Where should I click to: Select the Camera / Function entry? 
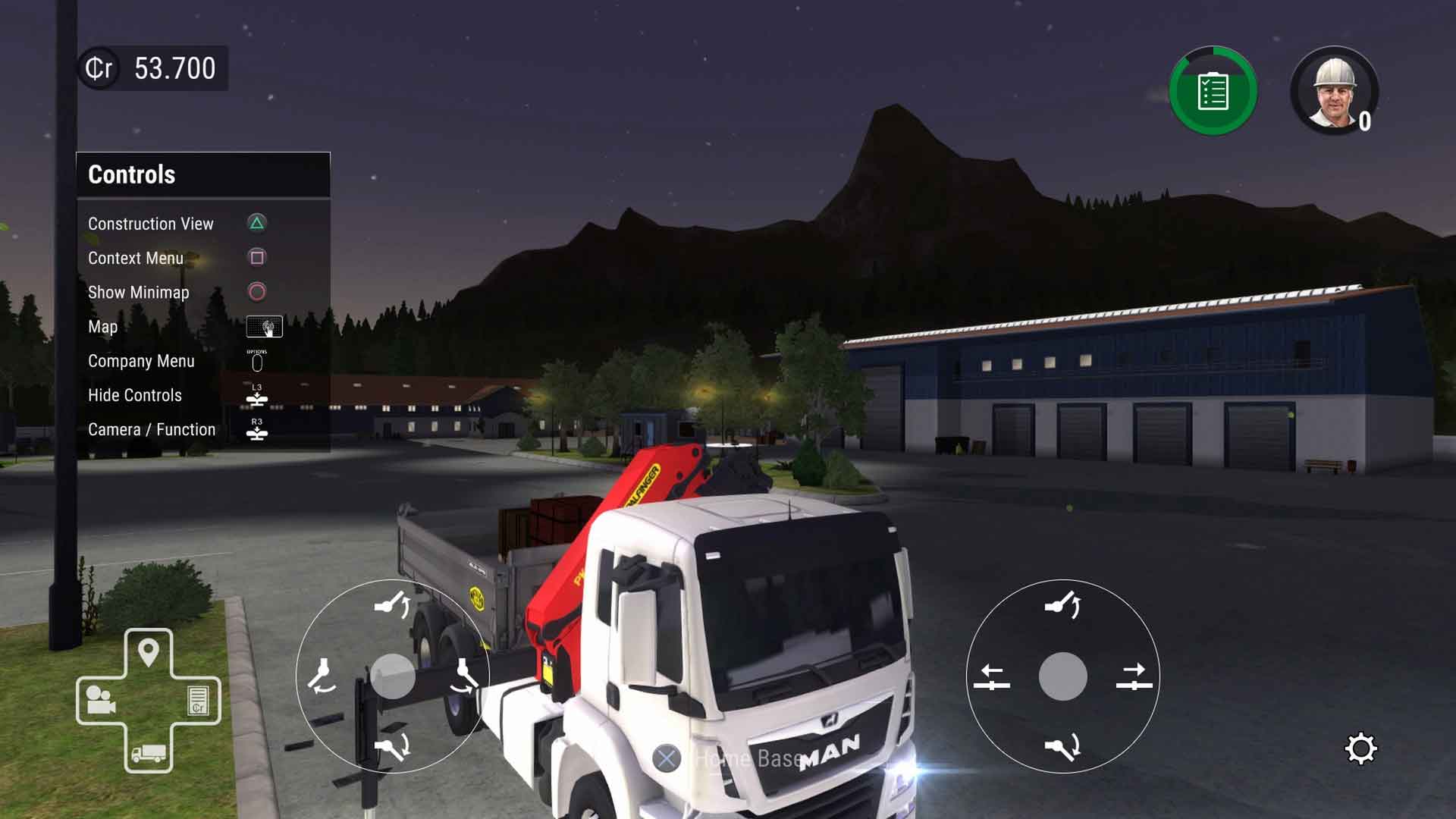152,429
